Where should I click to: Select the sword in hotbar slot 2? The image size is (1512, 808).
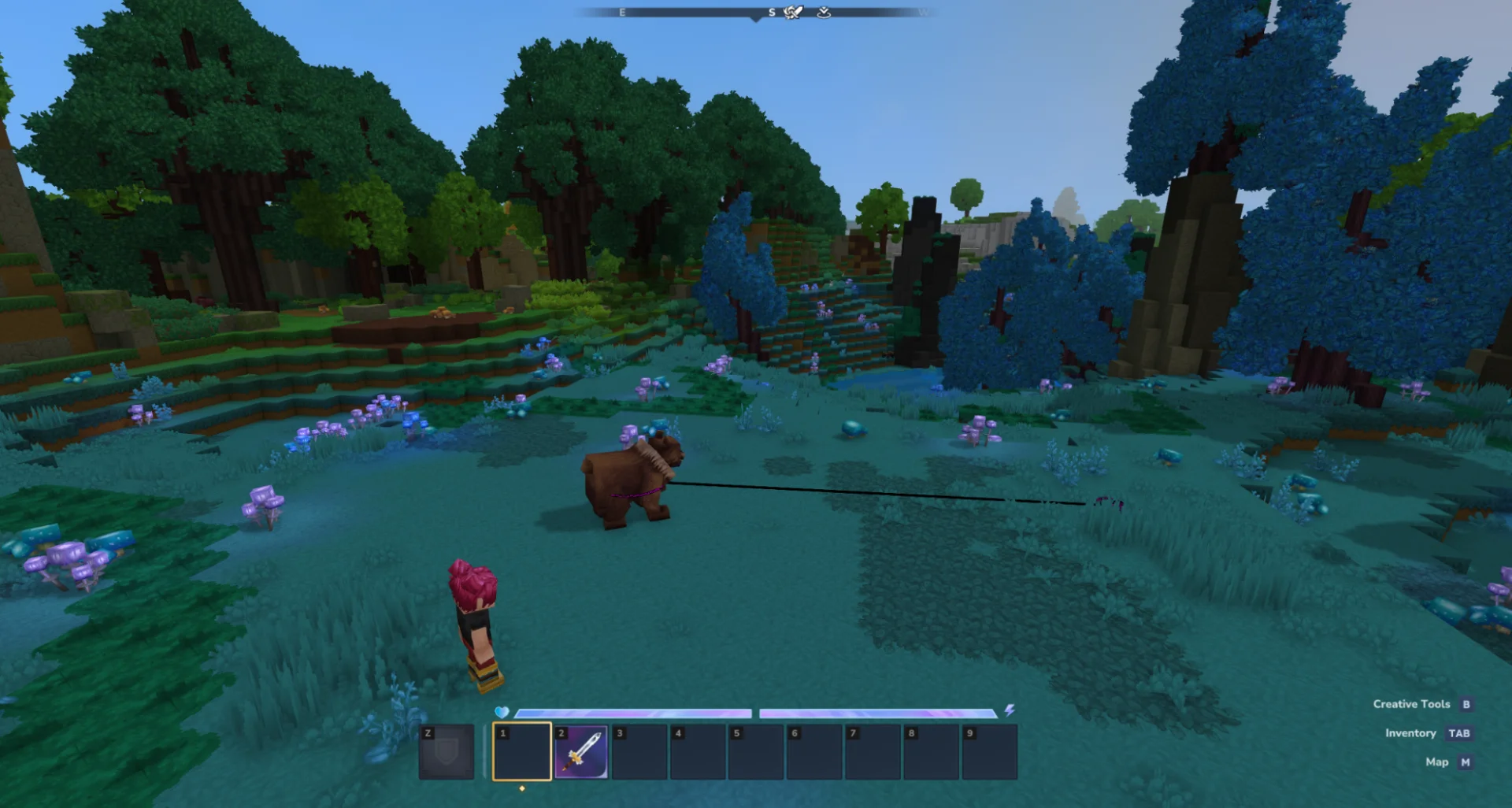point(581,752)
